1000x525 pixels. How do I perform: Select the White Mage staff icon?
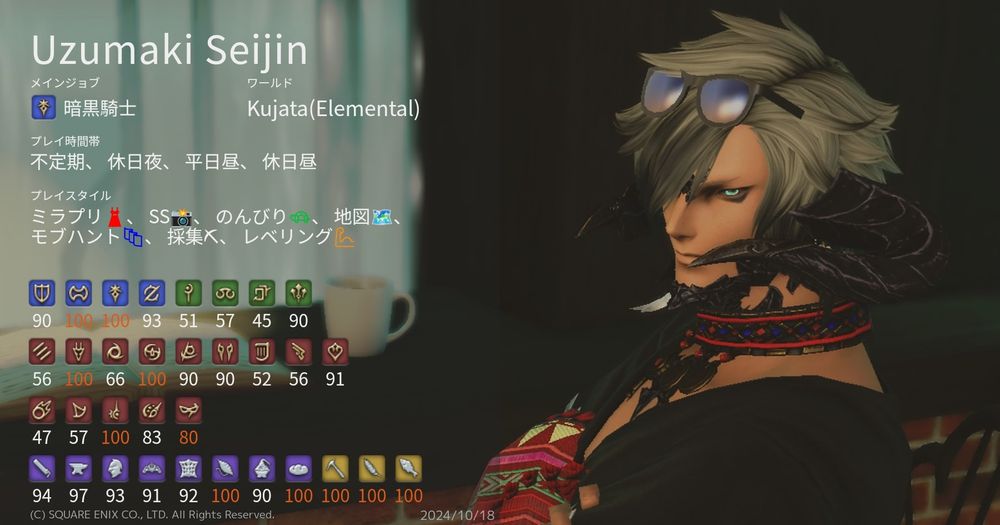(x=188, y=292)
